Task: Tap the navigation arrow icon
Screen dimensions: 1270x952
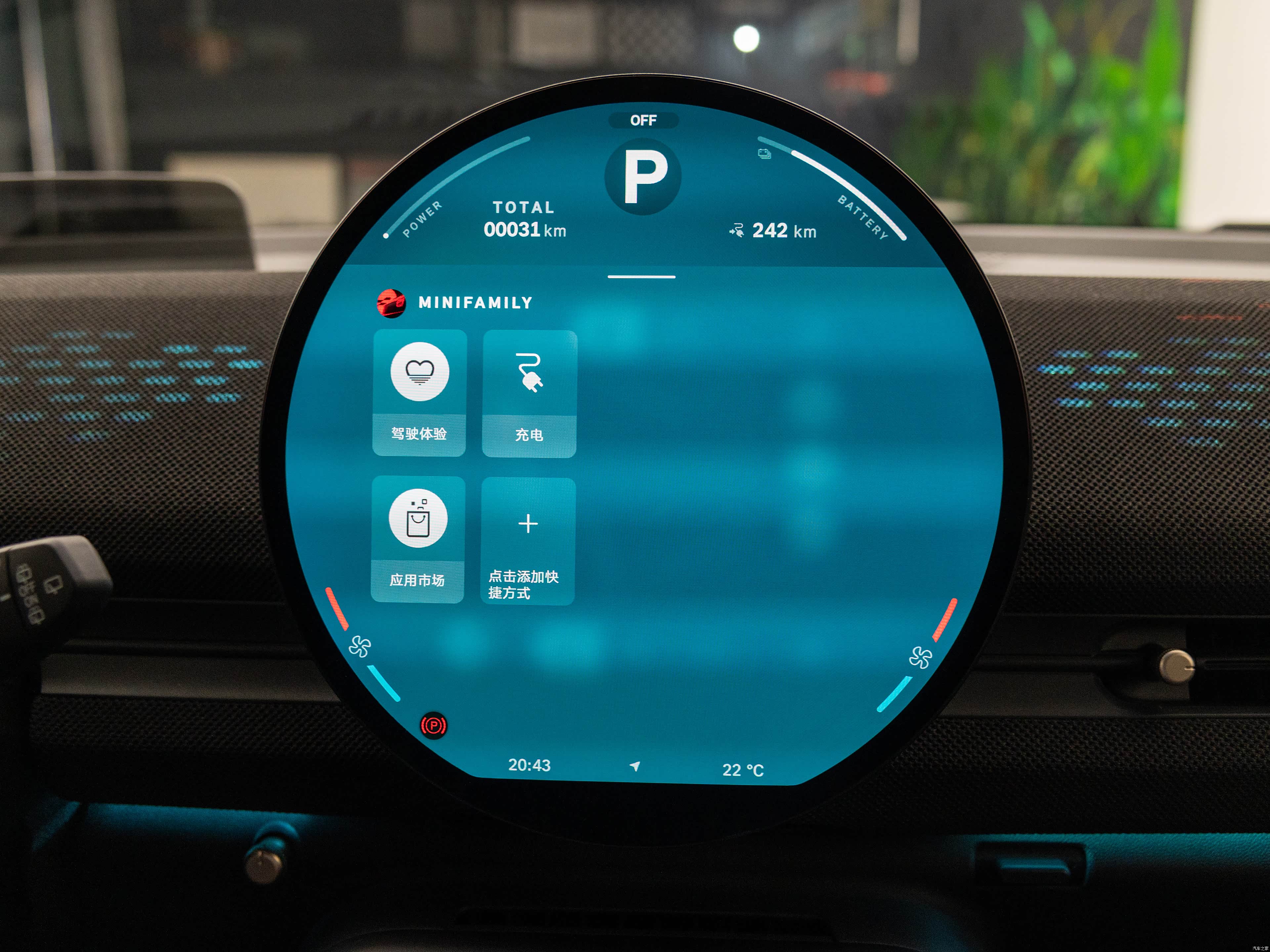Action: pos(634,766)
